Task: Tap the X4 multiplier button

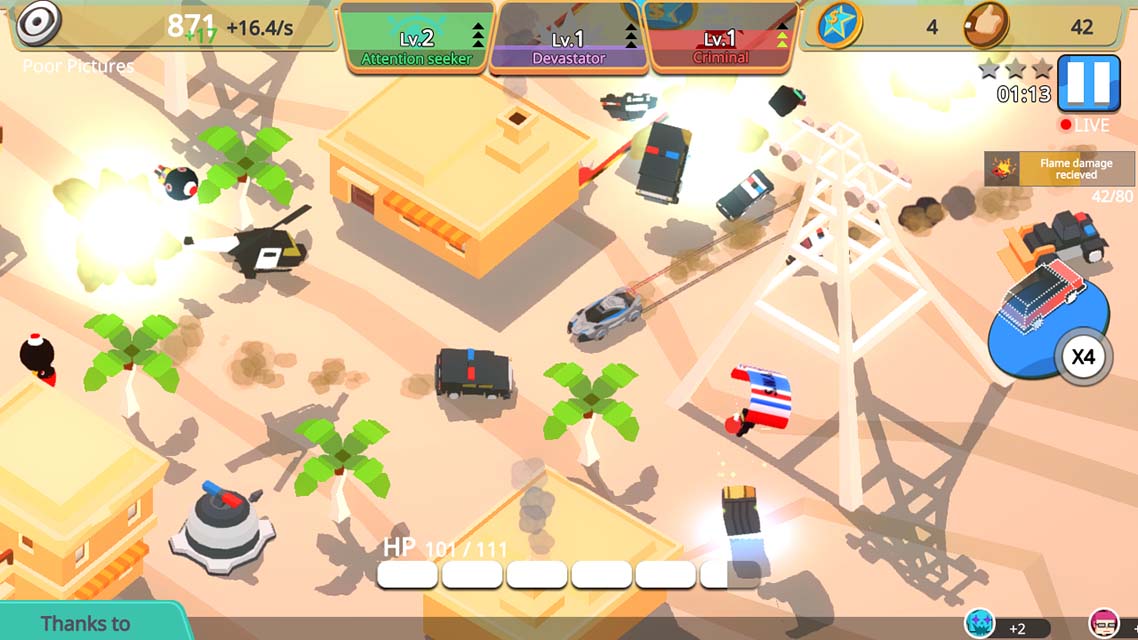Action: click(1084, 357)
